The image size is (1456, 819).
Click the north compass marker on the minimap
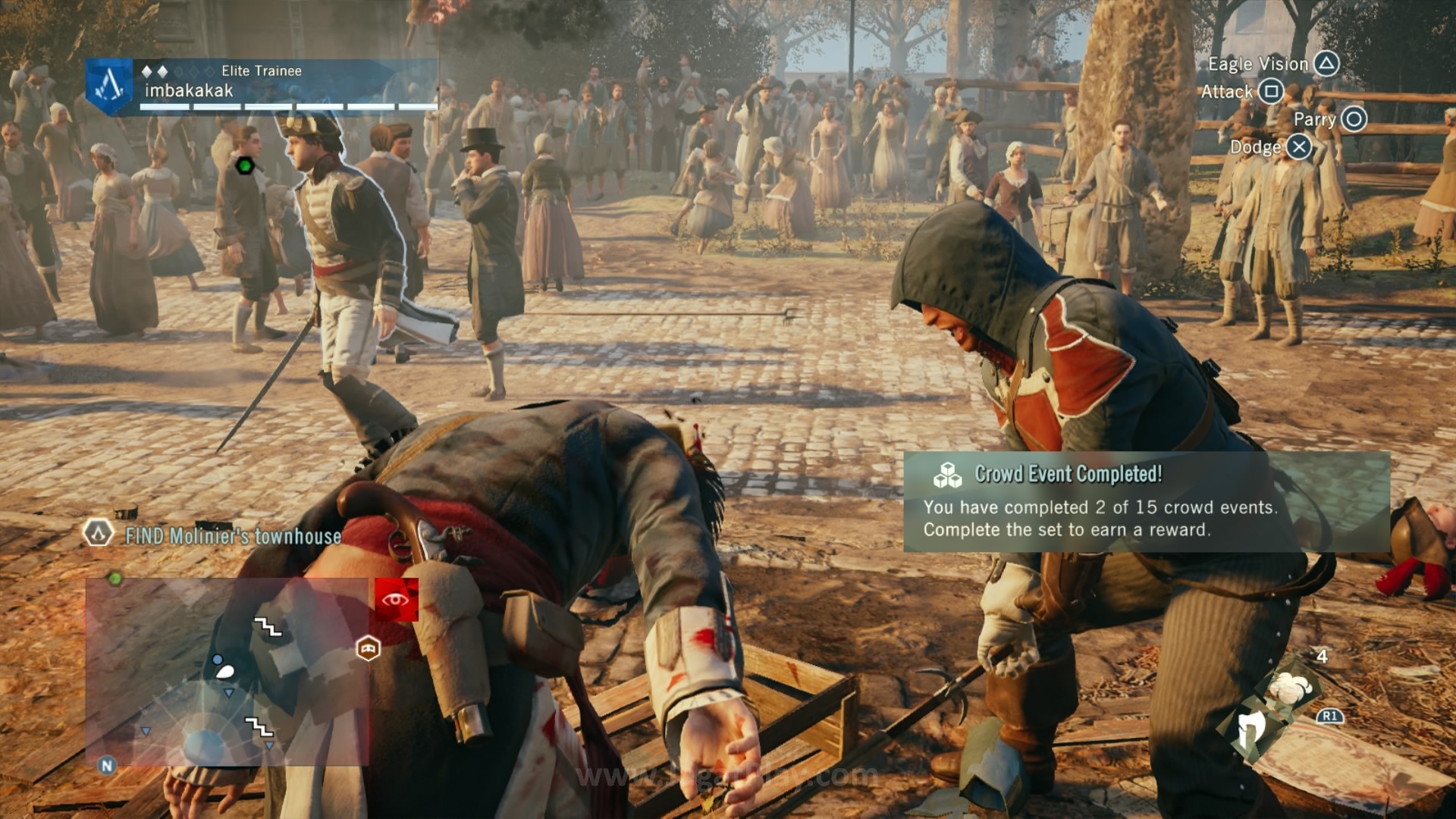[x=107, y=765]
